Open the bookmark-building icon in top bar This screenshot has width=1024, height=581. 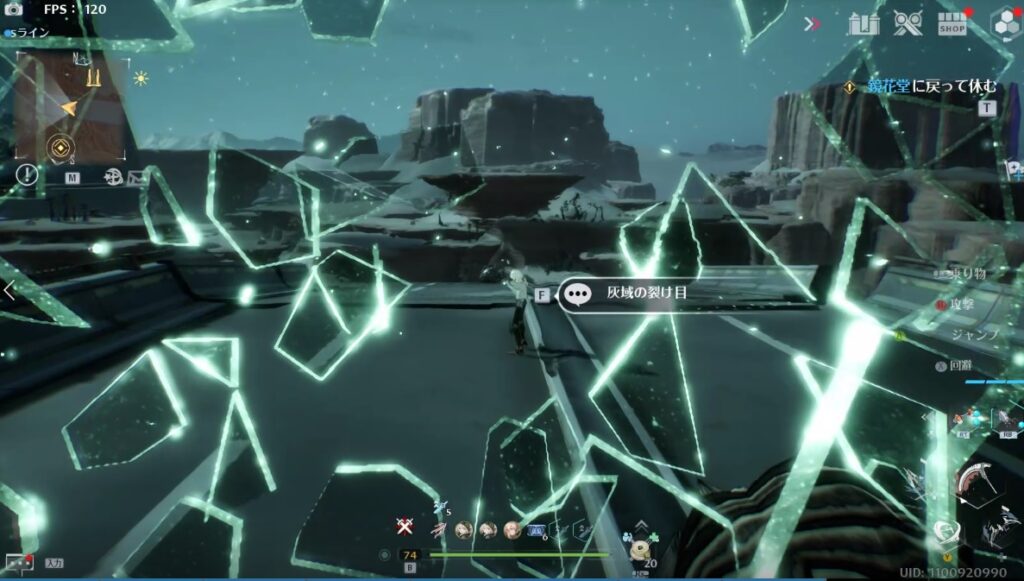862,24
